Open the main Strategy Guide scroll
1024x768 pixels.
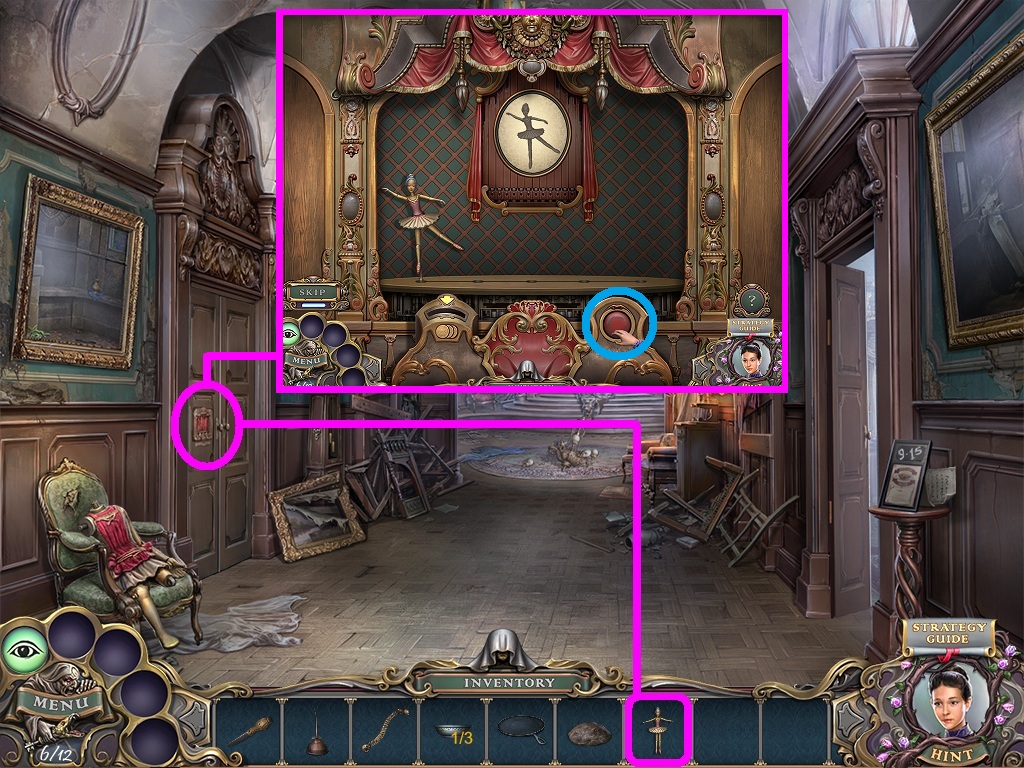pos(946,634)
